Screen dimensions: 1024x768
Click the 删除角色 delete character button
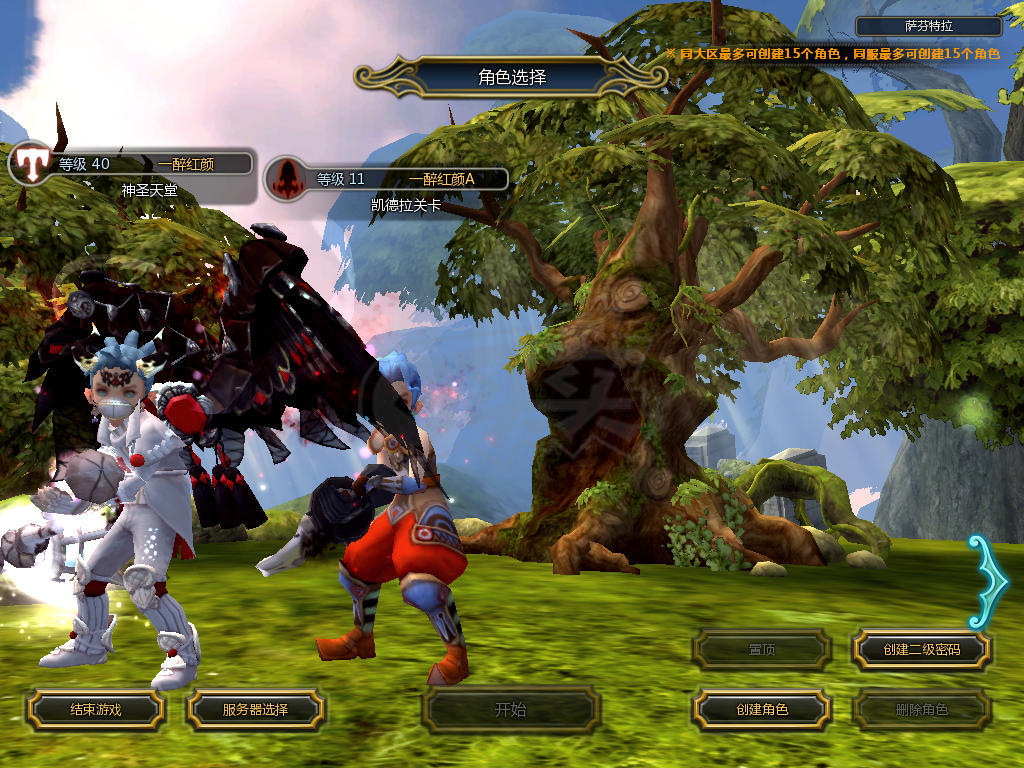click(x=921, y=710)
